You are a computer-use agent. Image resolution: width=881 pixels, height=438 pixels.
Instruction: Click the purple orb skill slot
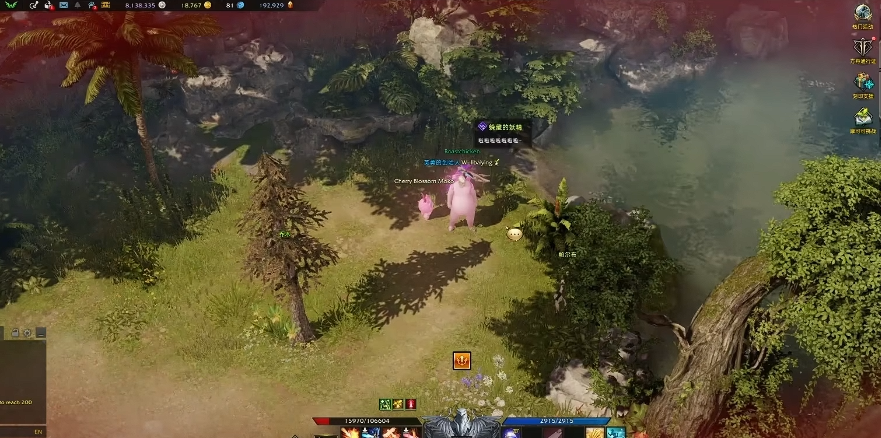(x=509, y=432)
